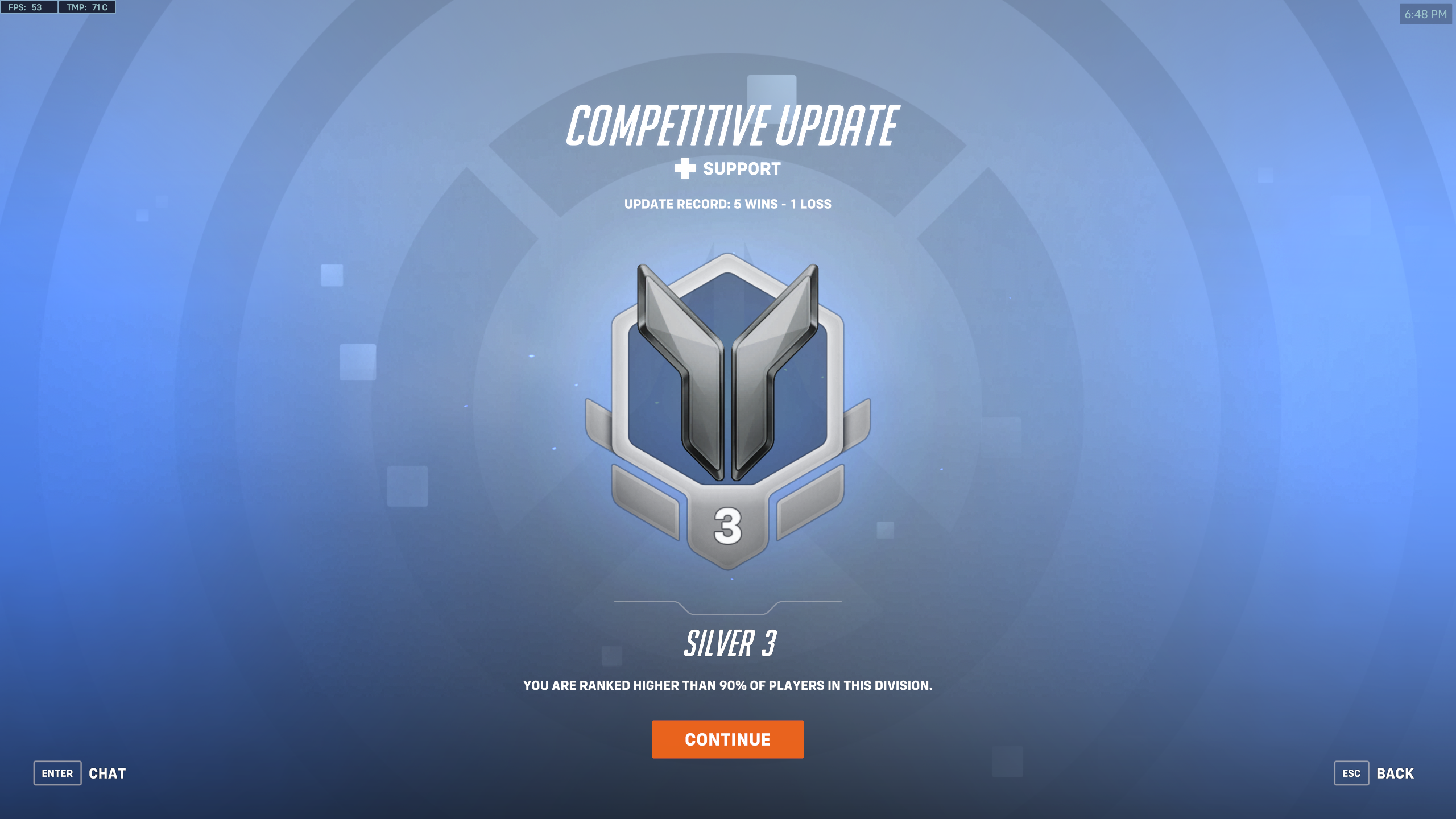Image resolution: width=1456 pixels, height=819 pixels.
Task: Expand the COMPETITIVE UPDATE header
Action: [x=735, y=125]
